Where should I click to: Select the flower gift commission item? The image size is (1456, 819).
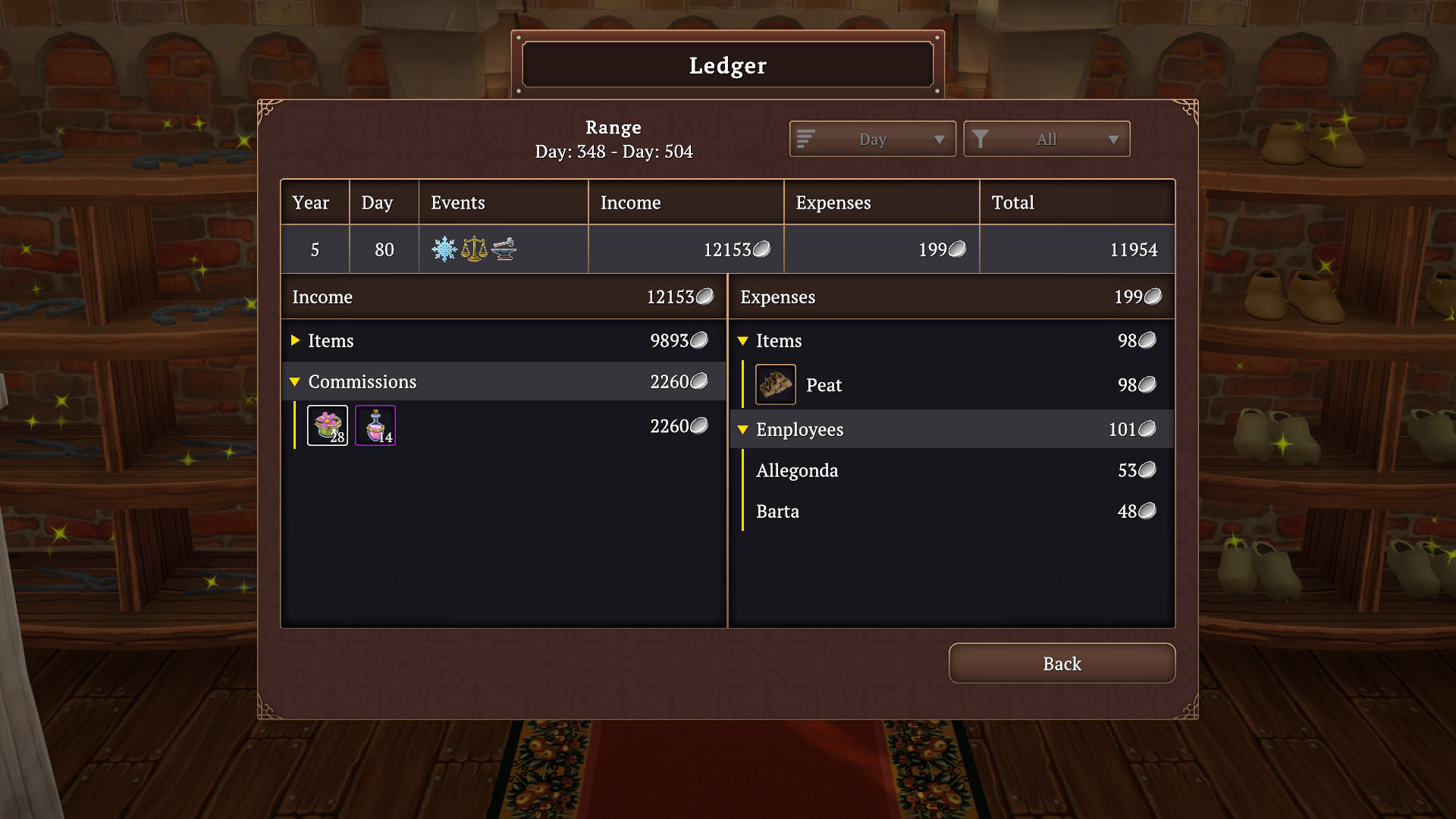coord(327,425)
